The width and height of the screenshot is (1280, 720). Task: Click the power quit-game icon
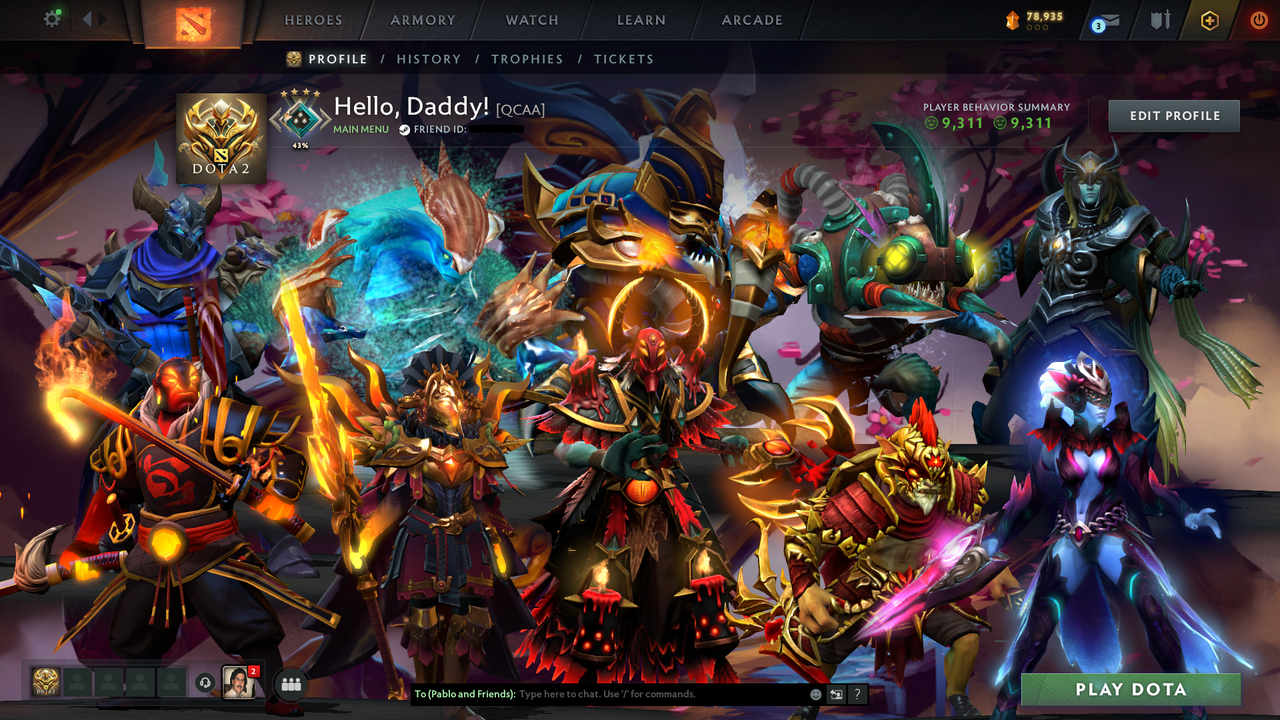(1257, 19)
